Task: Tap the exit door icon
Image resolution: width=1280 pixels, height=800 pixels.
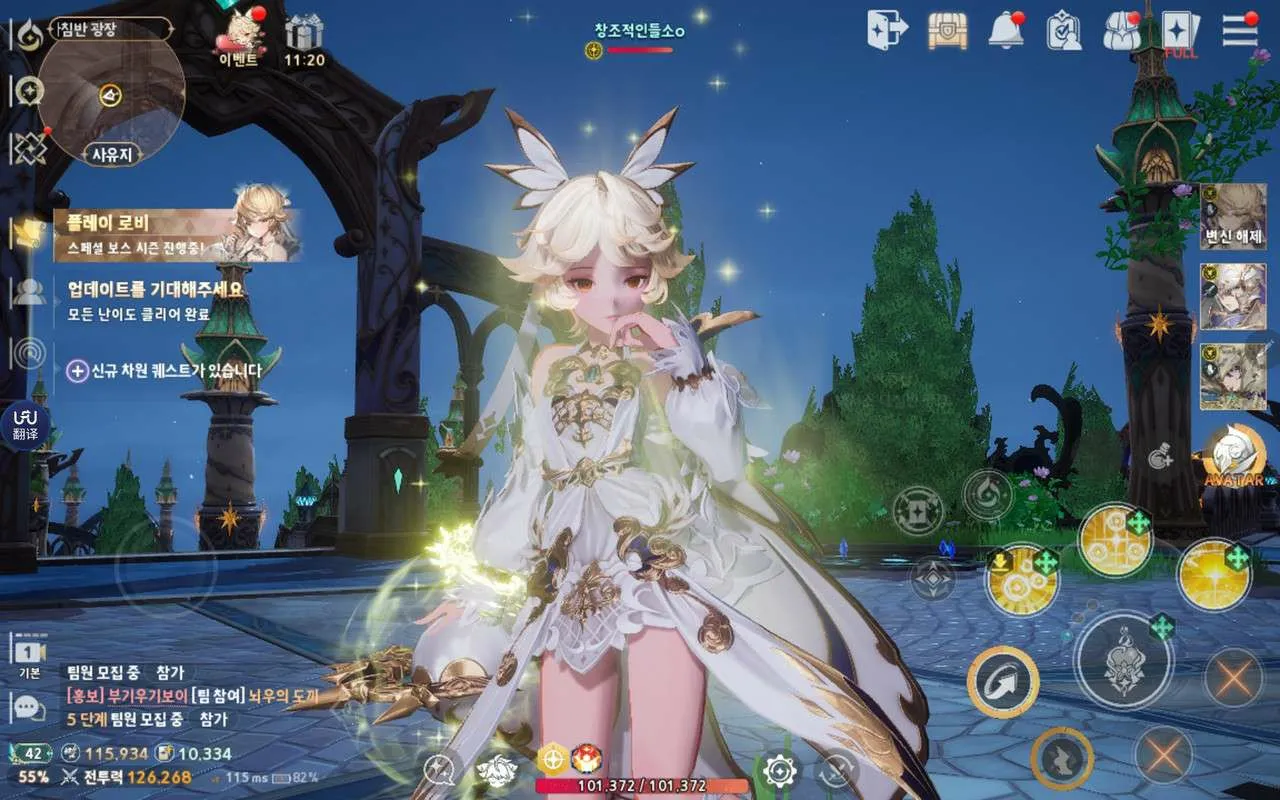Action: [x=887, y=30]
